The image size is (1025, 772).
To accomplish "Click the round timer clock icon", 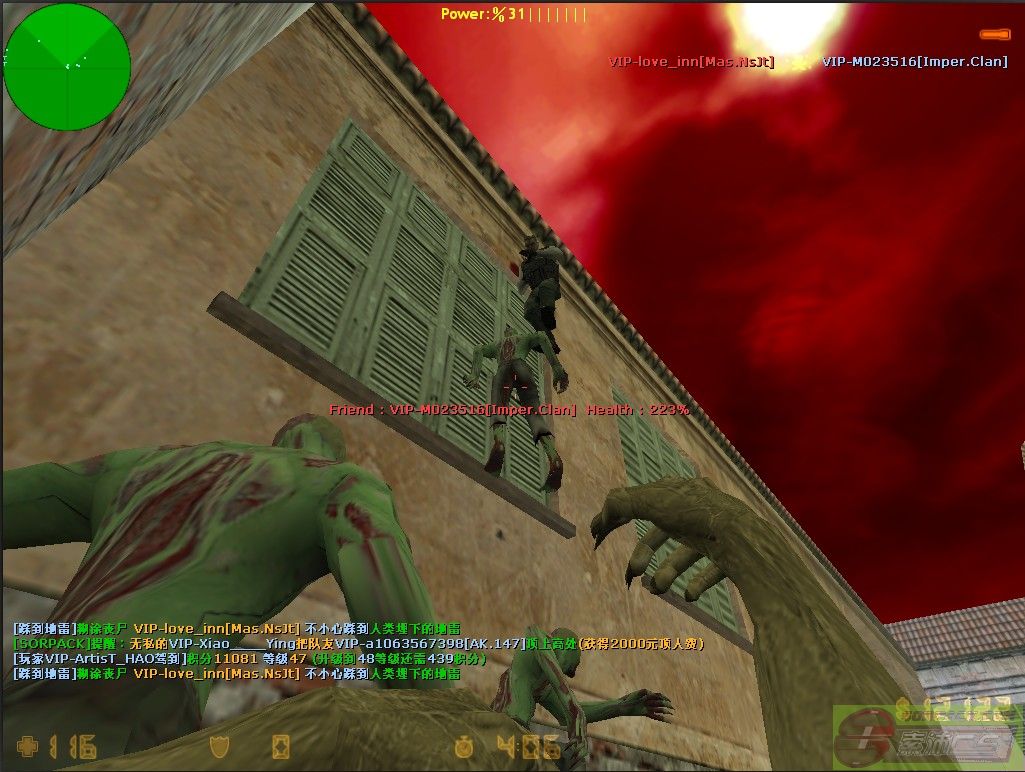I will coord(463,746).
